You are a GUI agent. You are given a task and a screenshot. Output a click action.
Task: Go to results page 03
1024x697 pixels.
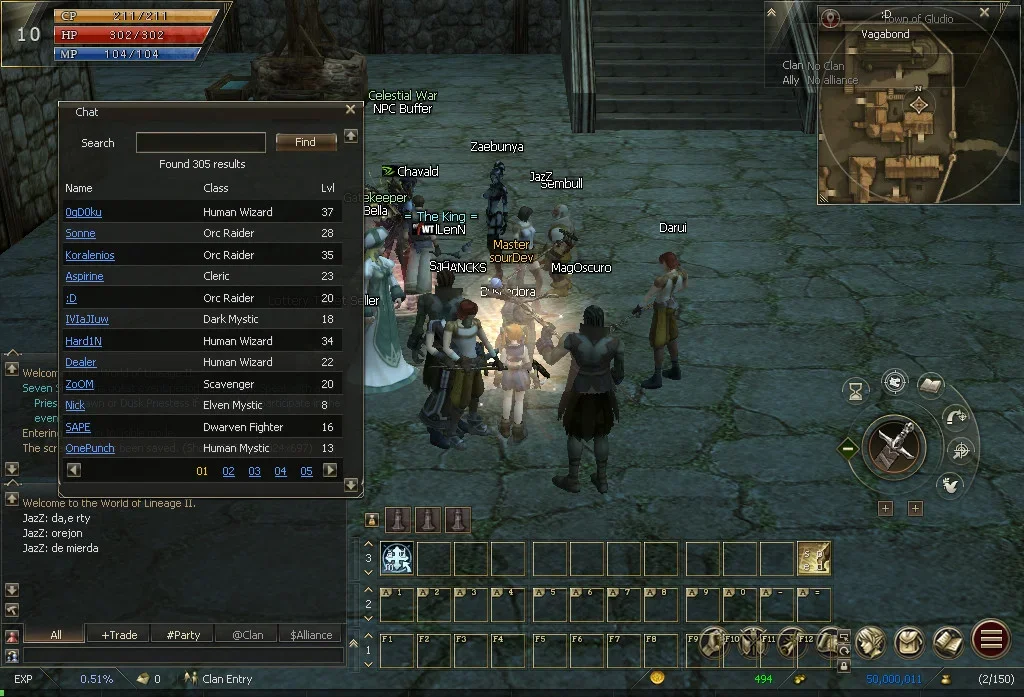(254, 471)
